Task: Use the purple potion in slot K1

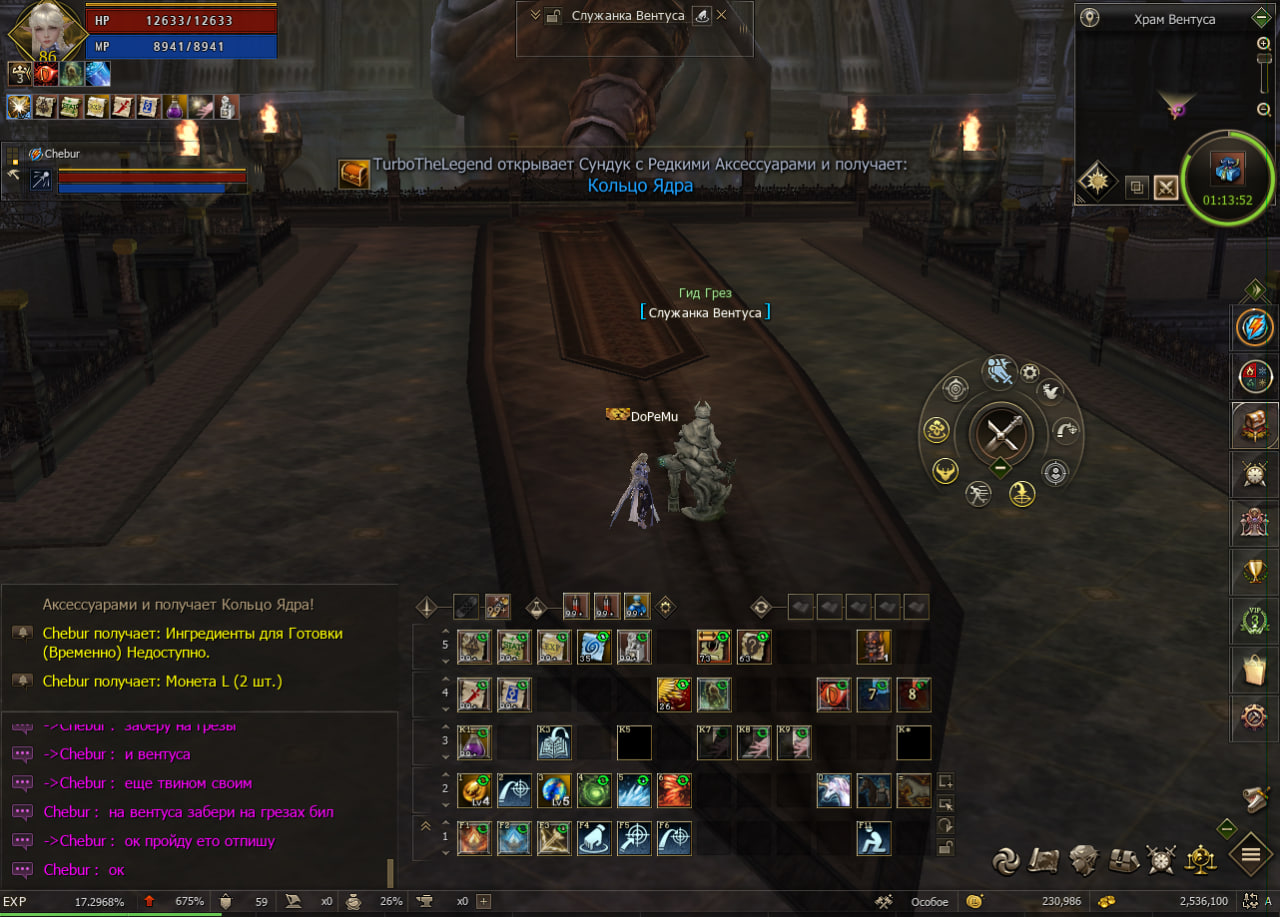Action: [x=474, y=743]
